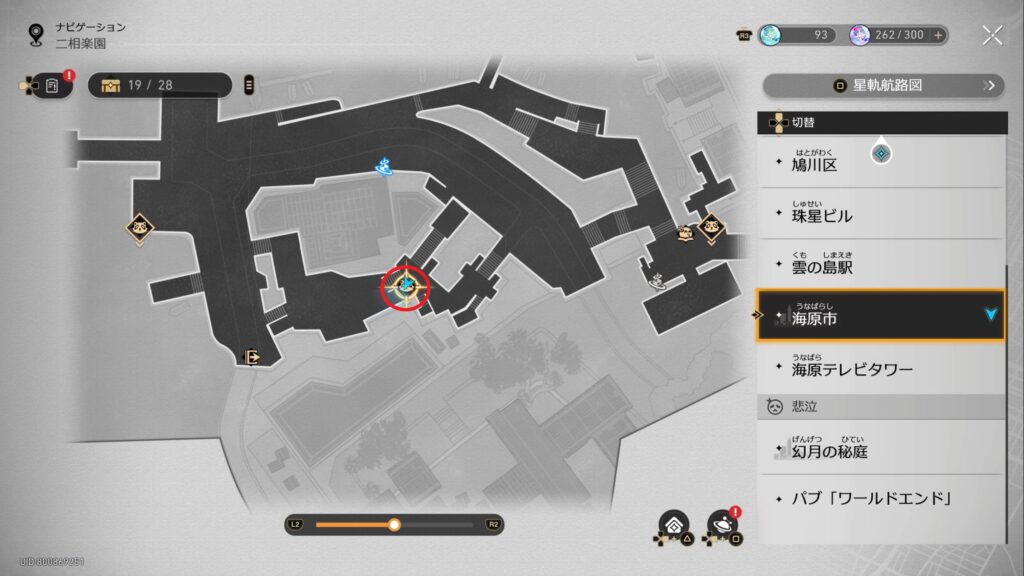Open the treasure chest counter 19/28
Viewport: 1024px width, 576px height.
pos(160,85)
